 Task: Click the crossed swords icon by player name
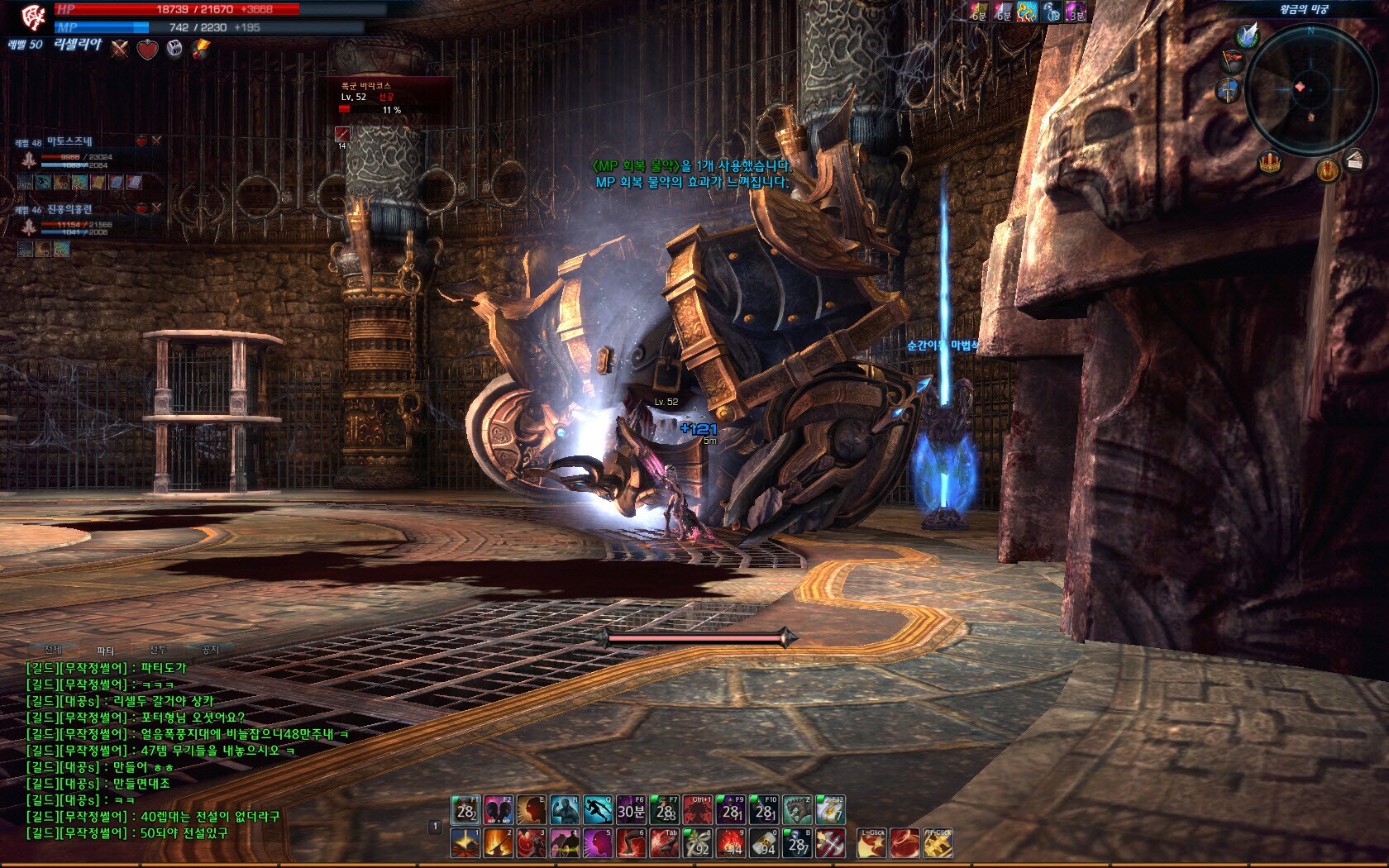point(121,49)
